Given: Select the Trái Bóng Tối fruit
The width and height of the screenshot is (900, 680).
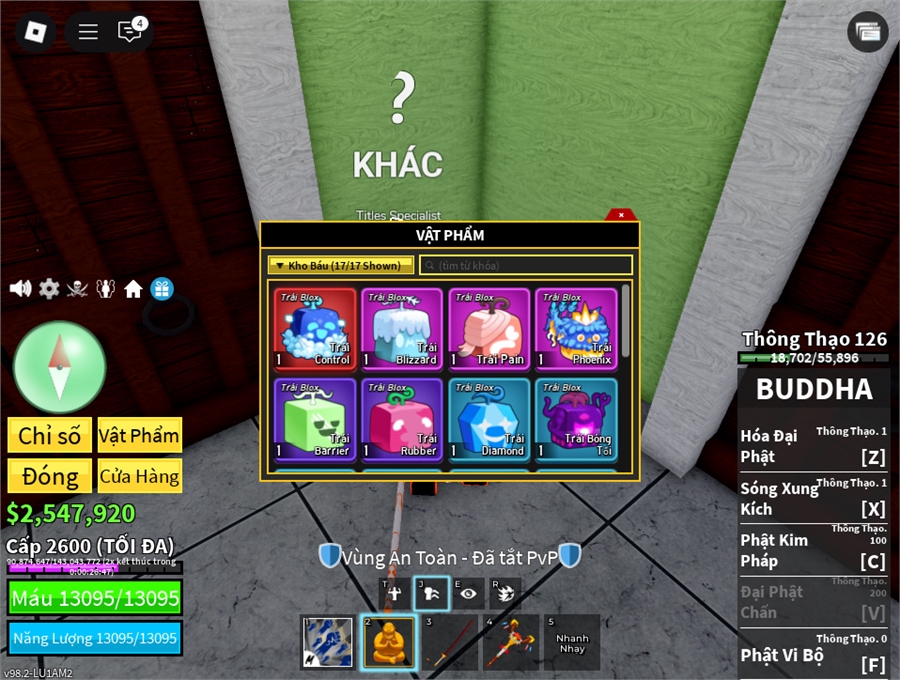Looking at the screenshot, I should (575, 419).
